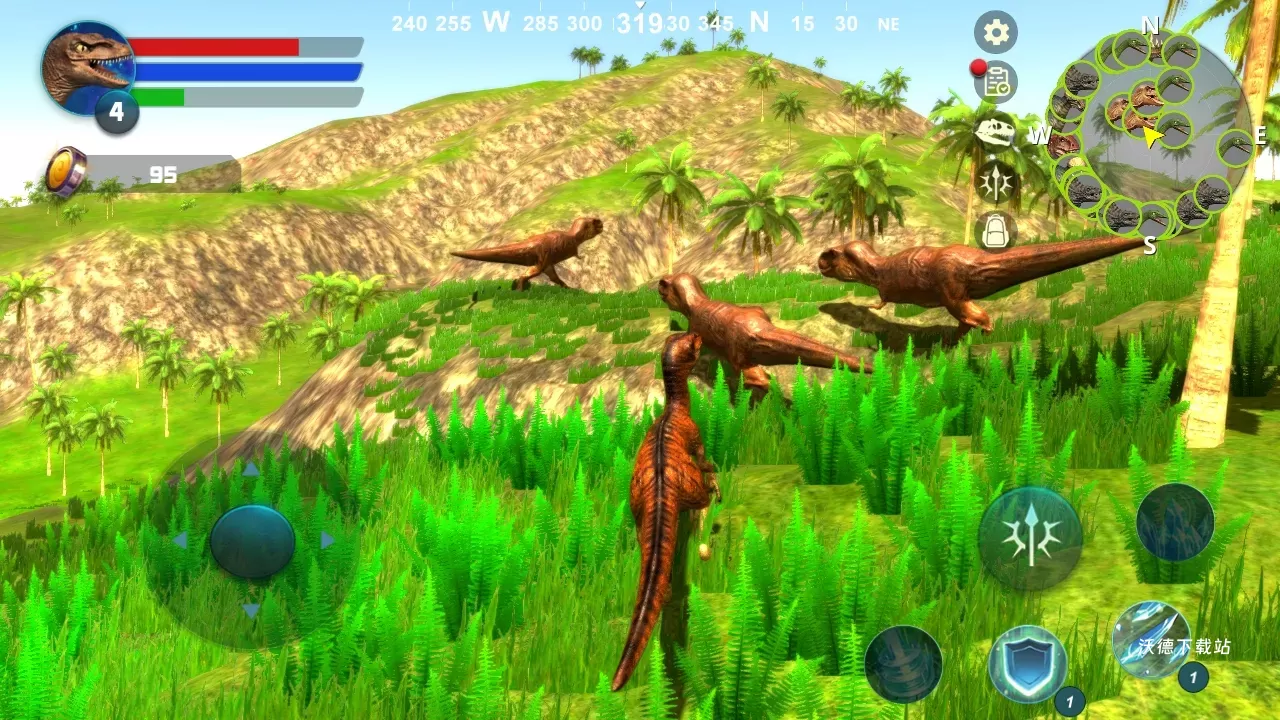Open the gear settings menu

[995, 33]
